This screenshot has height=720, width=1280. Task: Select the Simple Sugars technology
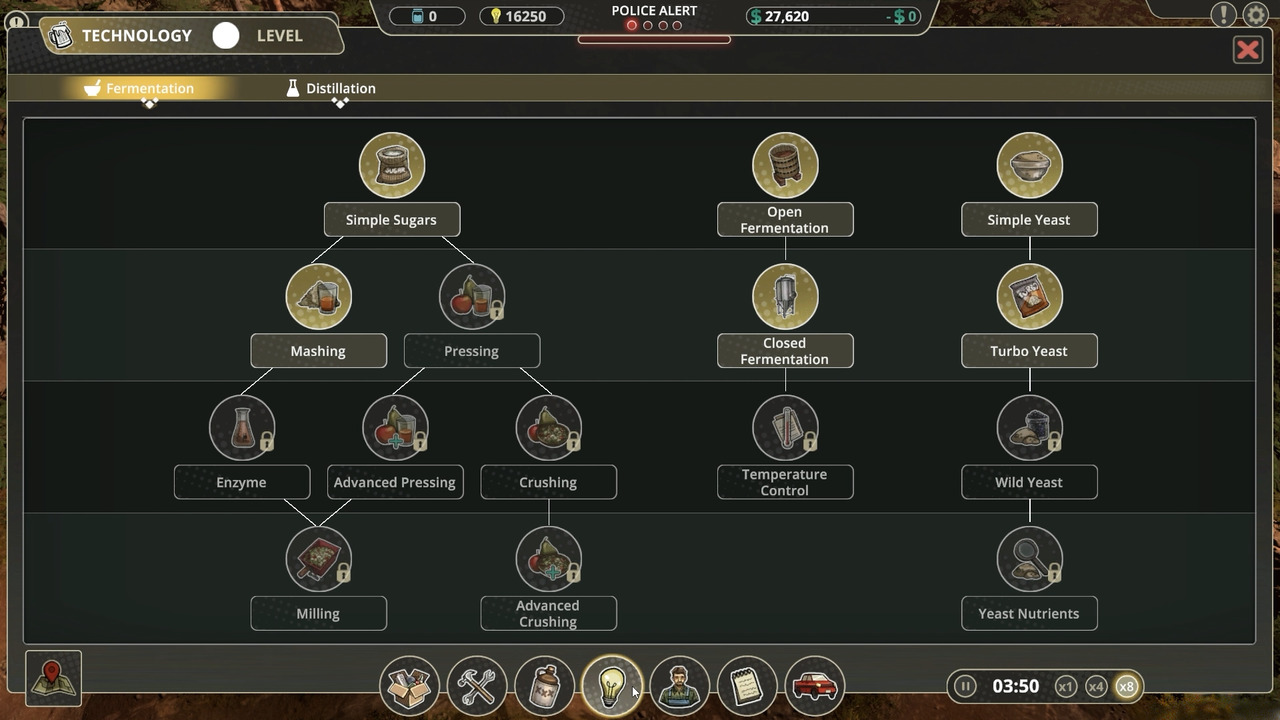click(392, 166)
